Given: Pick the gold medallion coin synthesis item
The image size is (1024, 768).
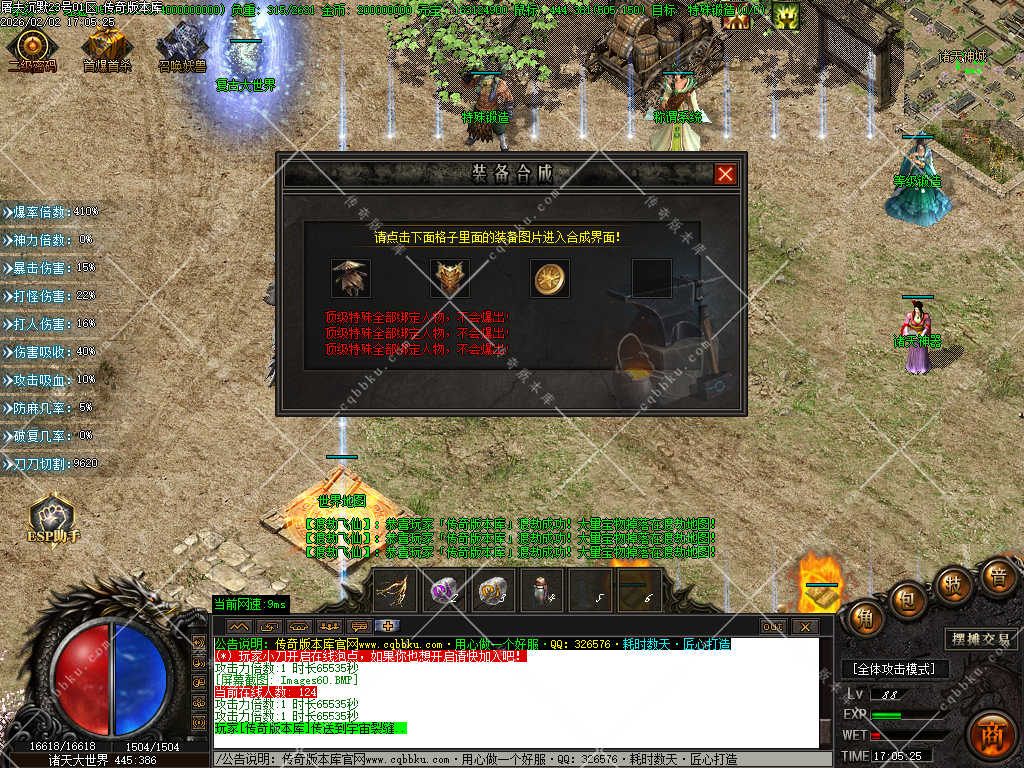Looking at the screenshot, I should tap(550, 278).
